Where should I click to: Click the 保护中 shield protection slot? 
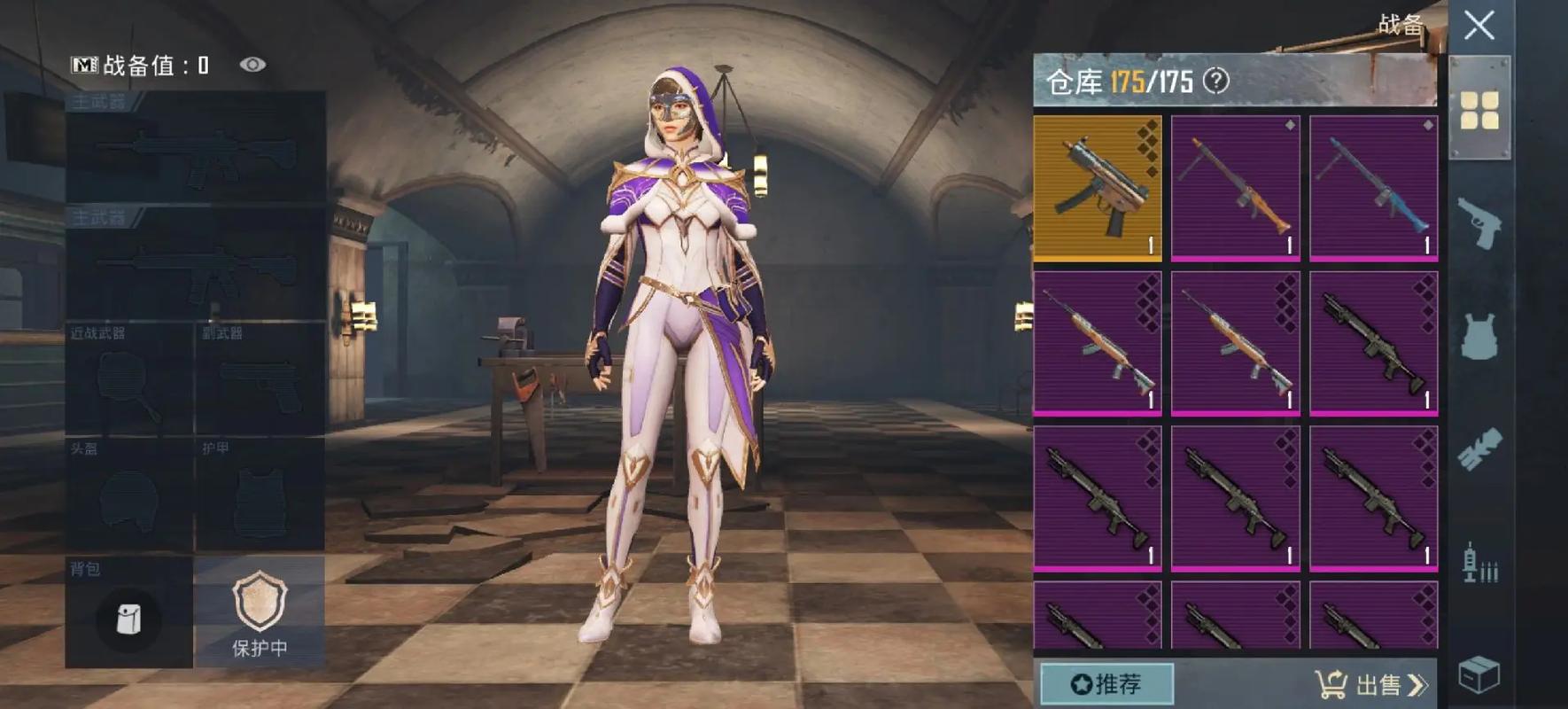[x=260, y=613]
